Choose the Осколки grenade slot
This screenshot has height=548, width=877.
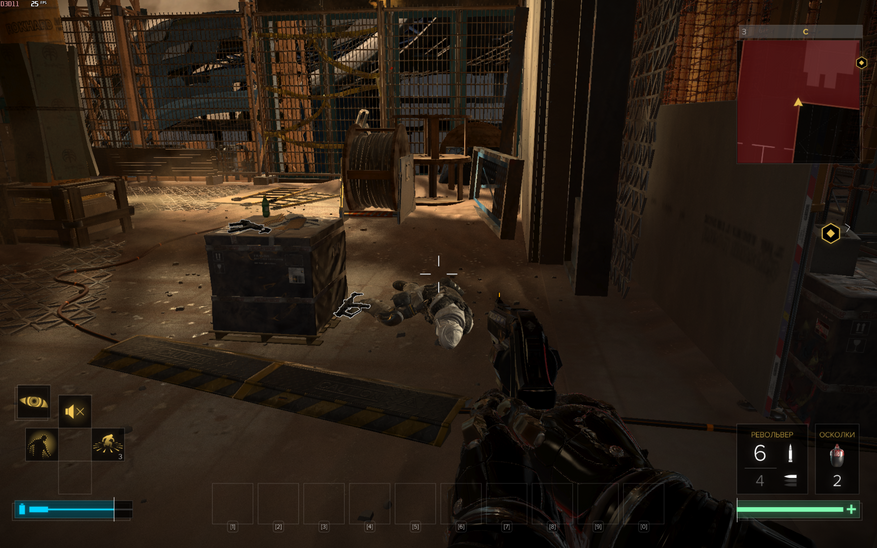click(x=837, y=459)
